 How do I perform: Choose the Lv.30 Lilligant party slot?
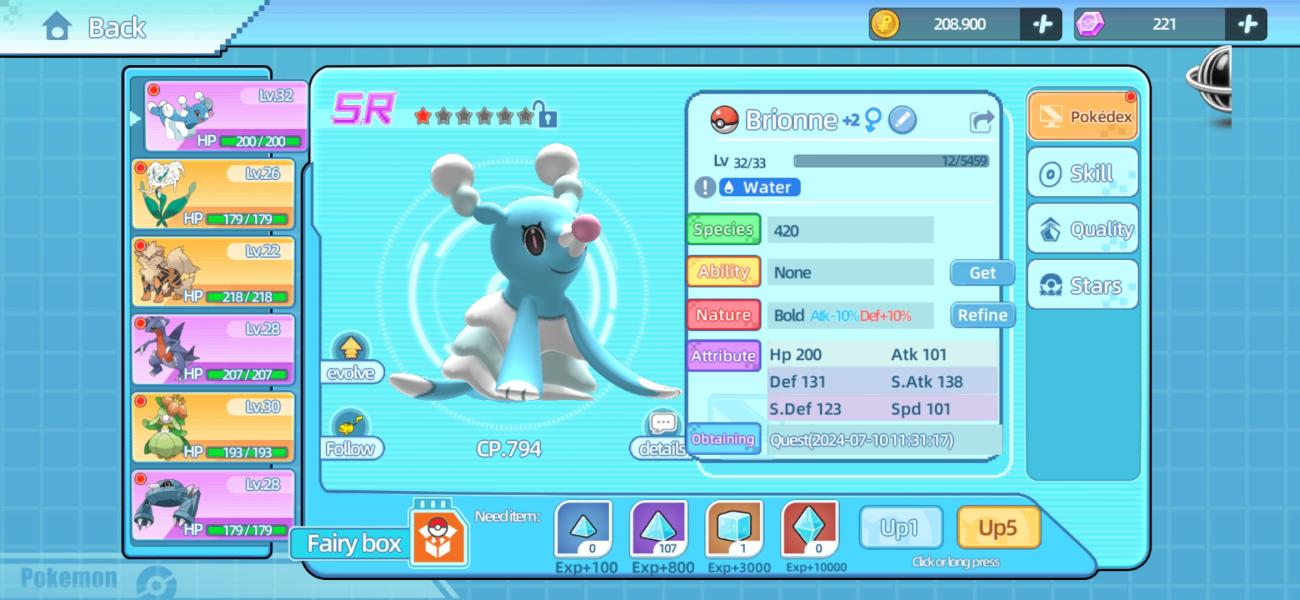tap(214, 427)
